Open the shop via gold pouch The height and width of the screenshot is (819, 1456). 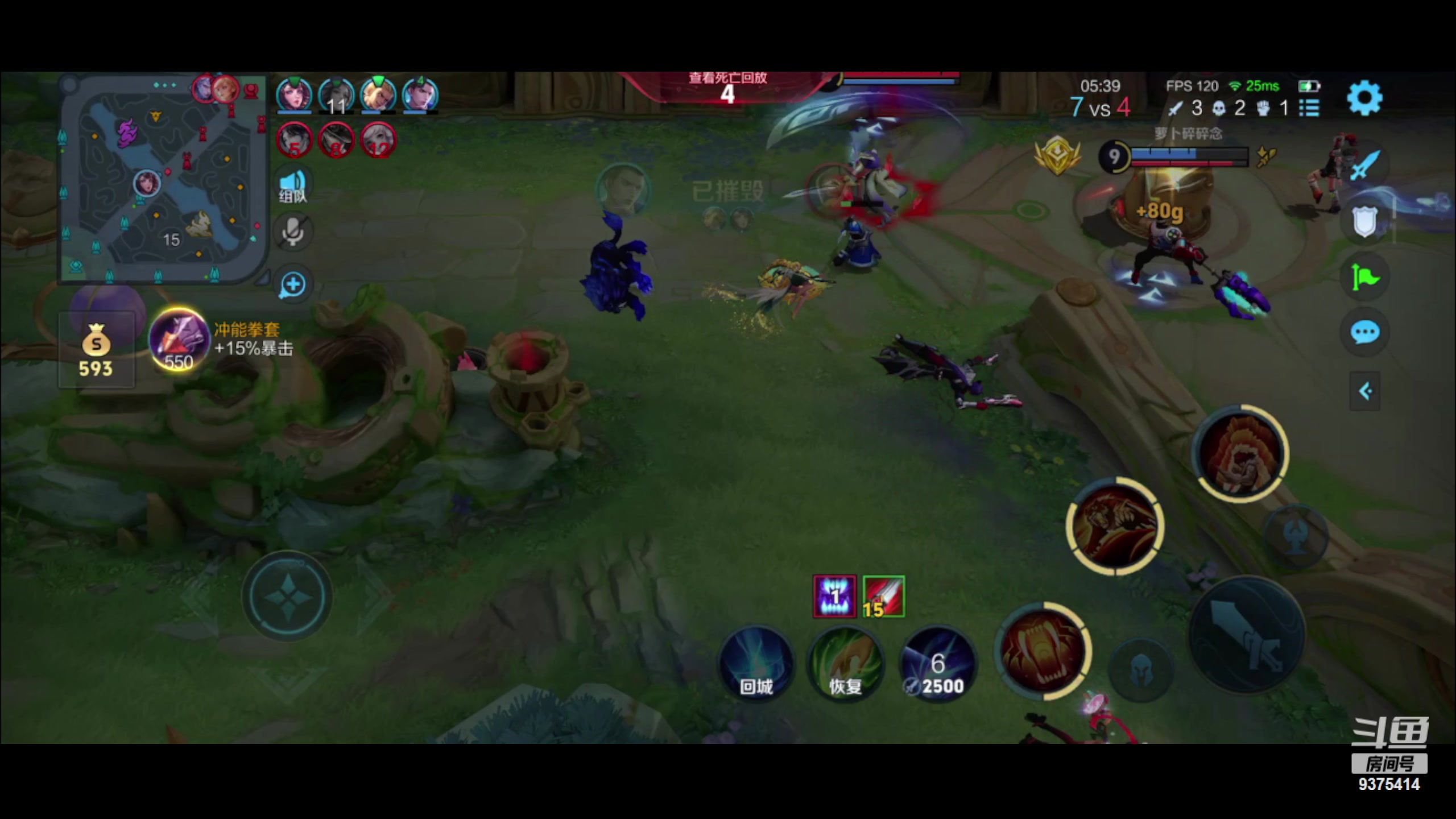[x=96, y=350]
